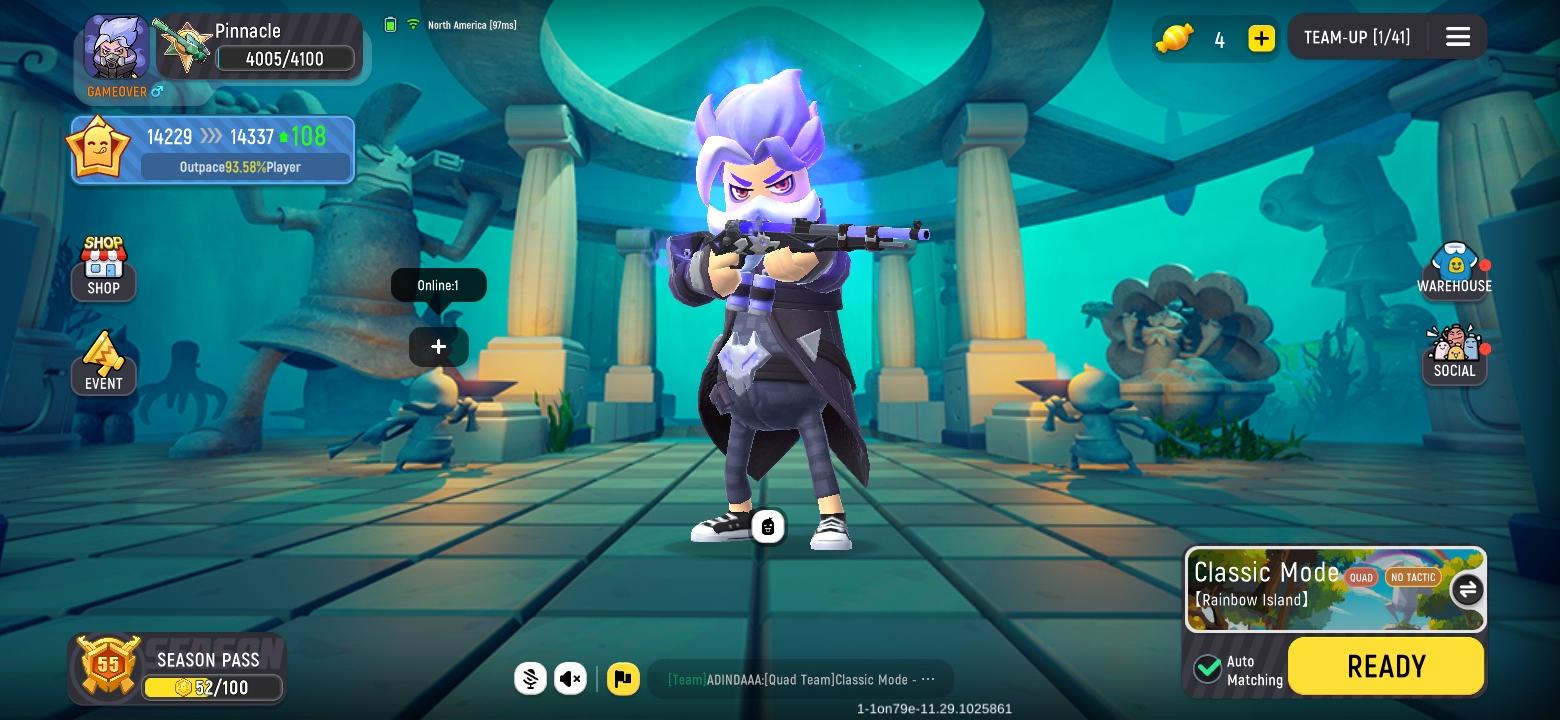Open the Social panel
The height and width of the screenshot is (720, 1560).
(x=1454, y=349)
